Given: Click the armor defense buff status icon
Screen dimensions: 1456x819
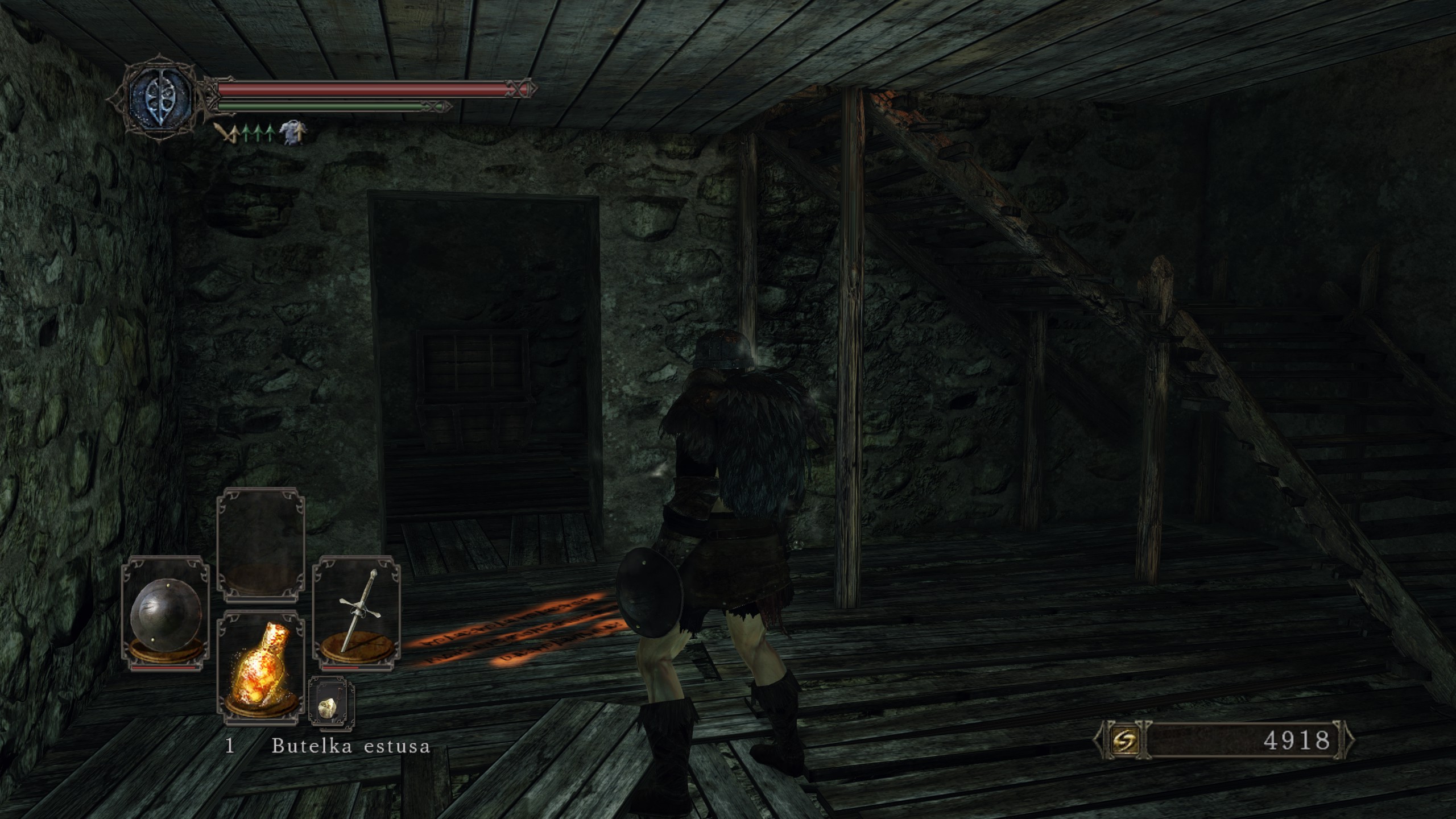Looking at the screenshot, I should click(293, 133).
